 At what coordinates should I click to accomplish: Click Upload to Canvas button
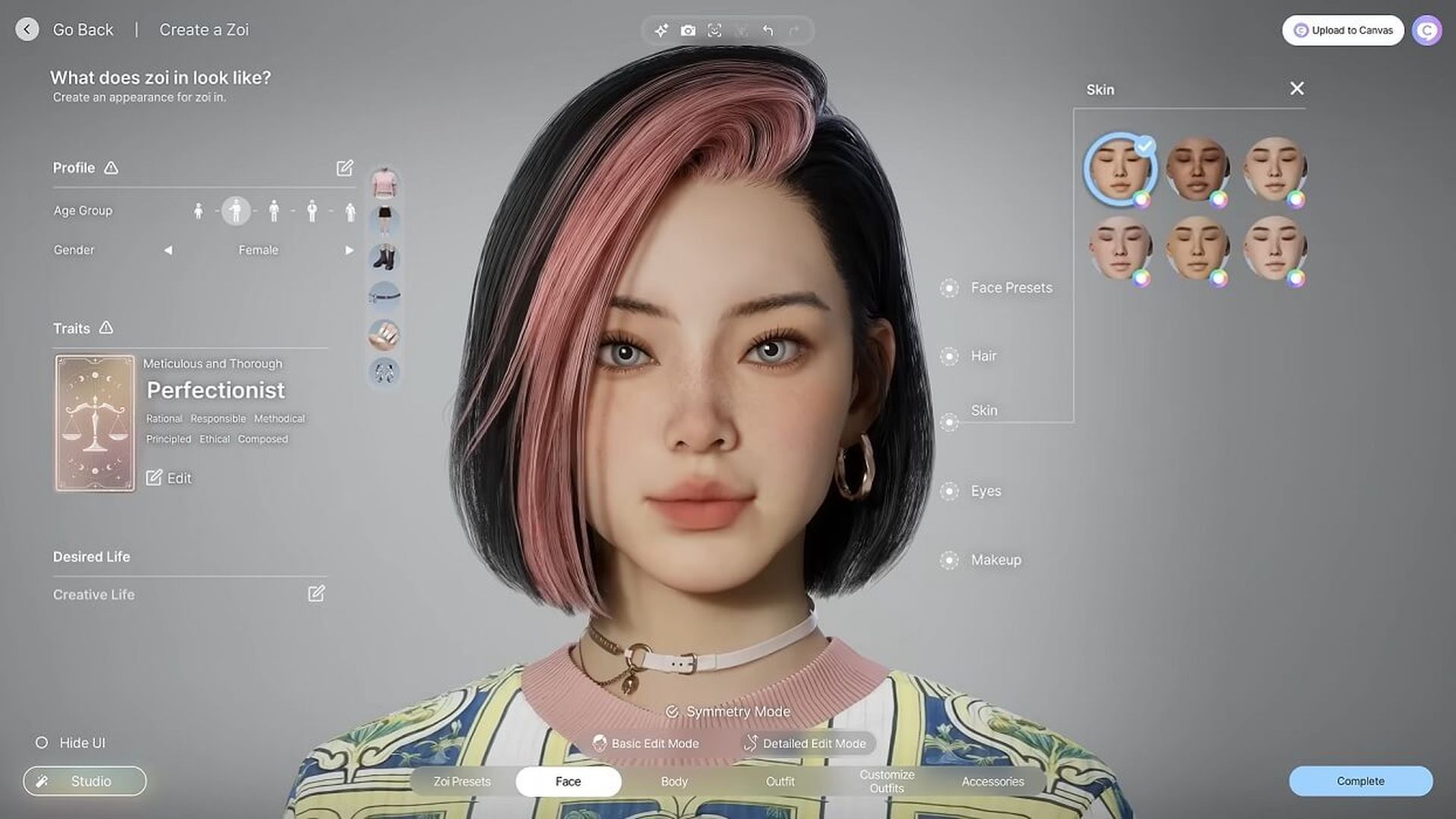point(1342,30)
